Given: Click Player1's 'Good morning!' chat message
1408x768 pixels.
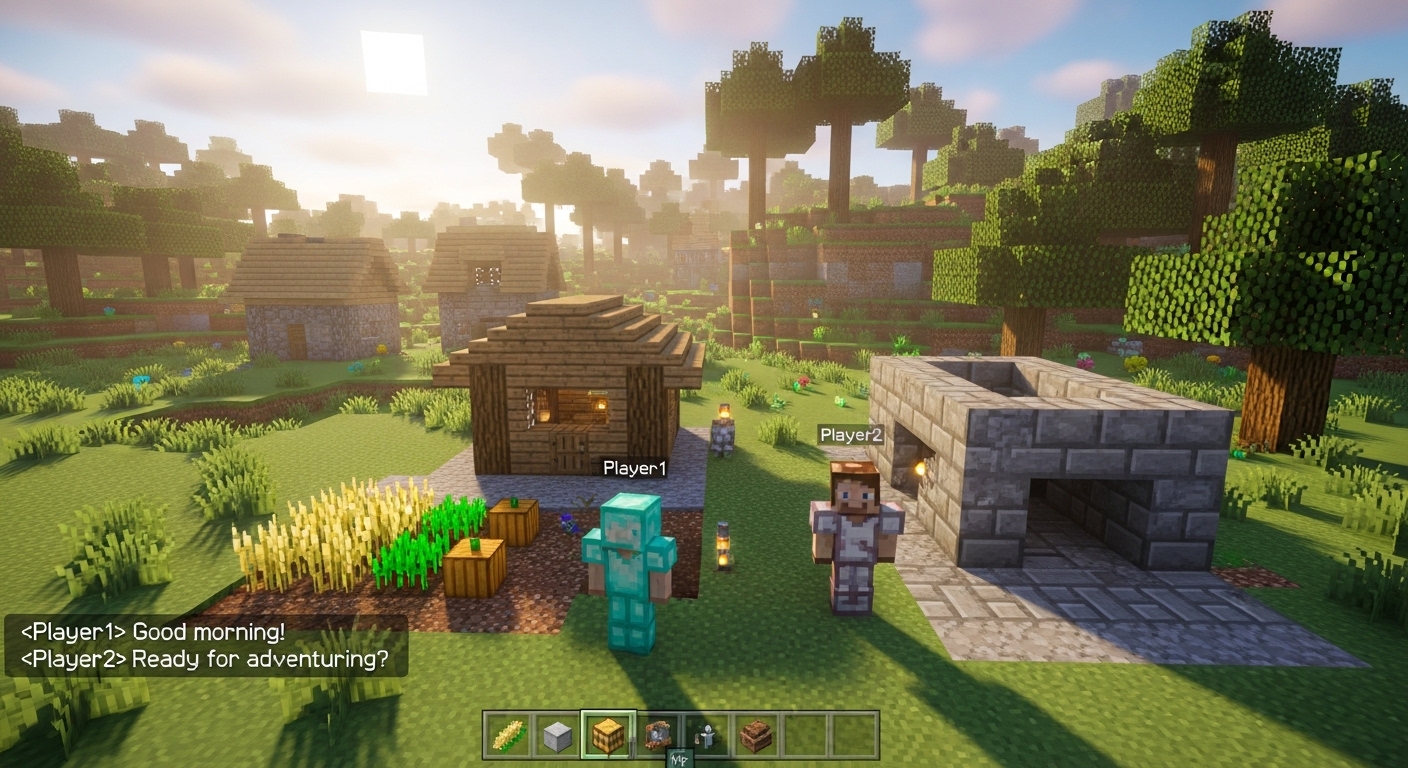Looking at the screenshot, I should pos(150,632).
